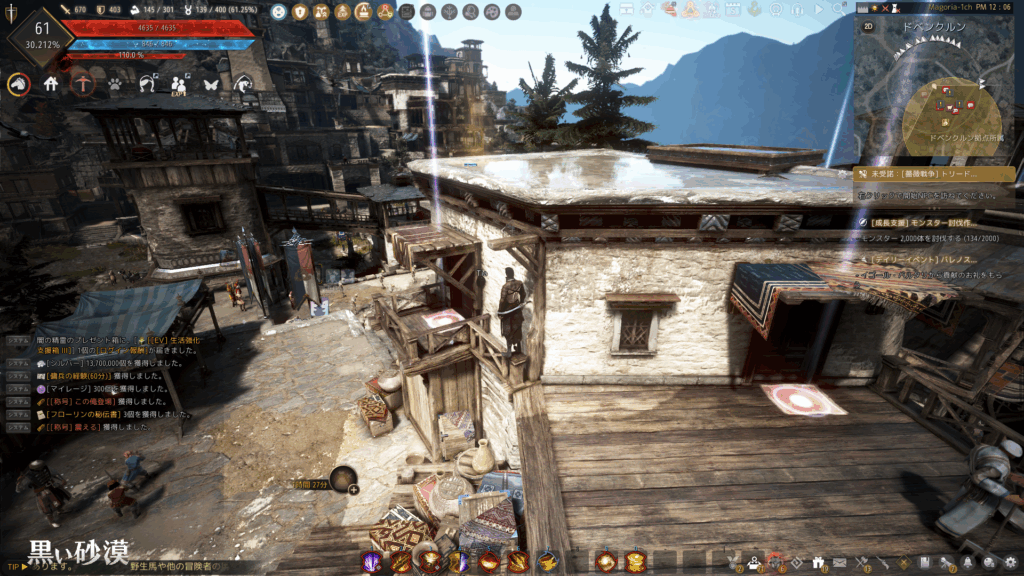
Task: Click the butterfly fairy icon
Action: [x=211, y=85]
